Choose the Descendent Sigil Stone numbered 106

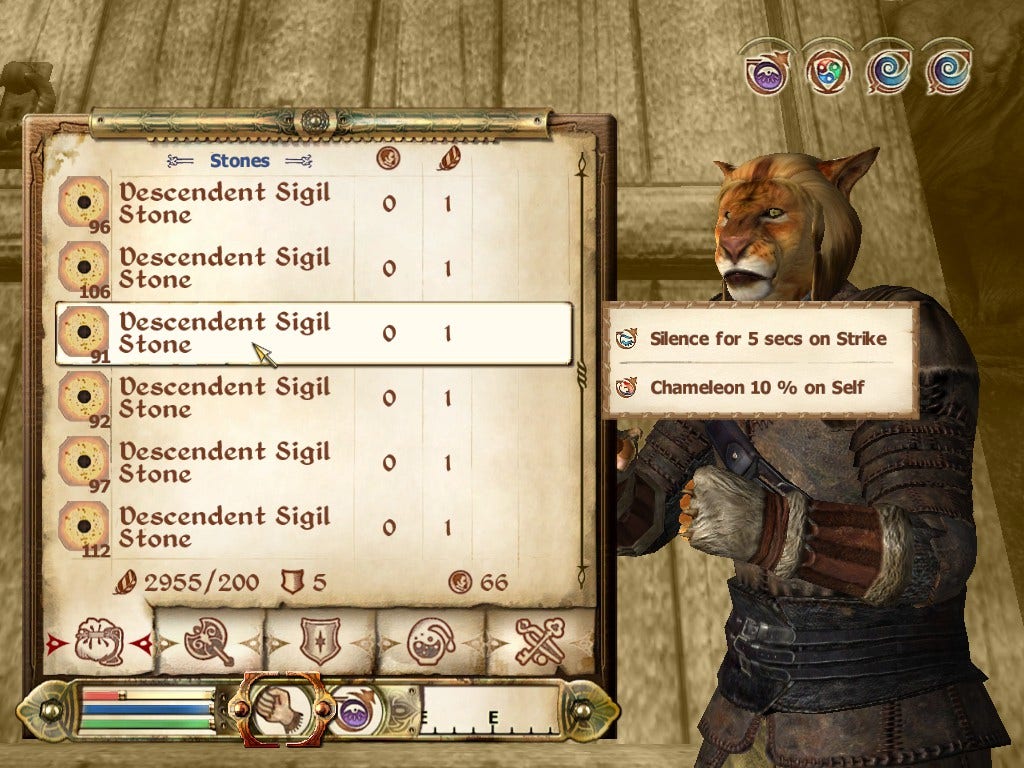(x=225, y=267)
